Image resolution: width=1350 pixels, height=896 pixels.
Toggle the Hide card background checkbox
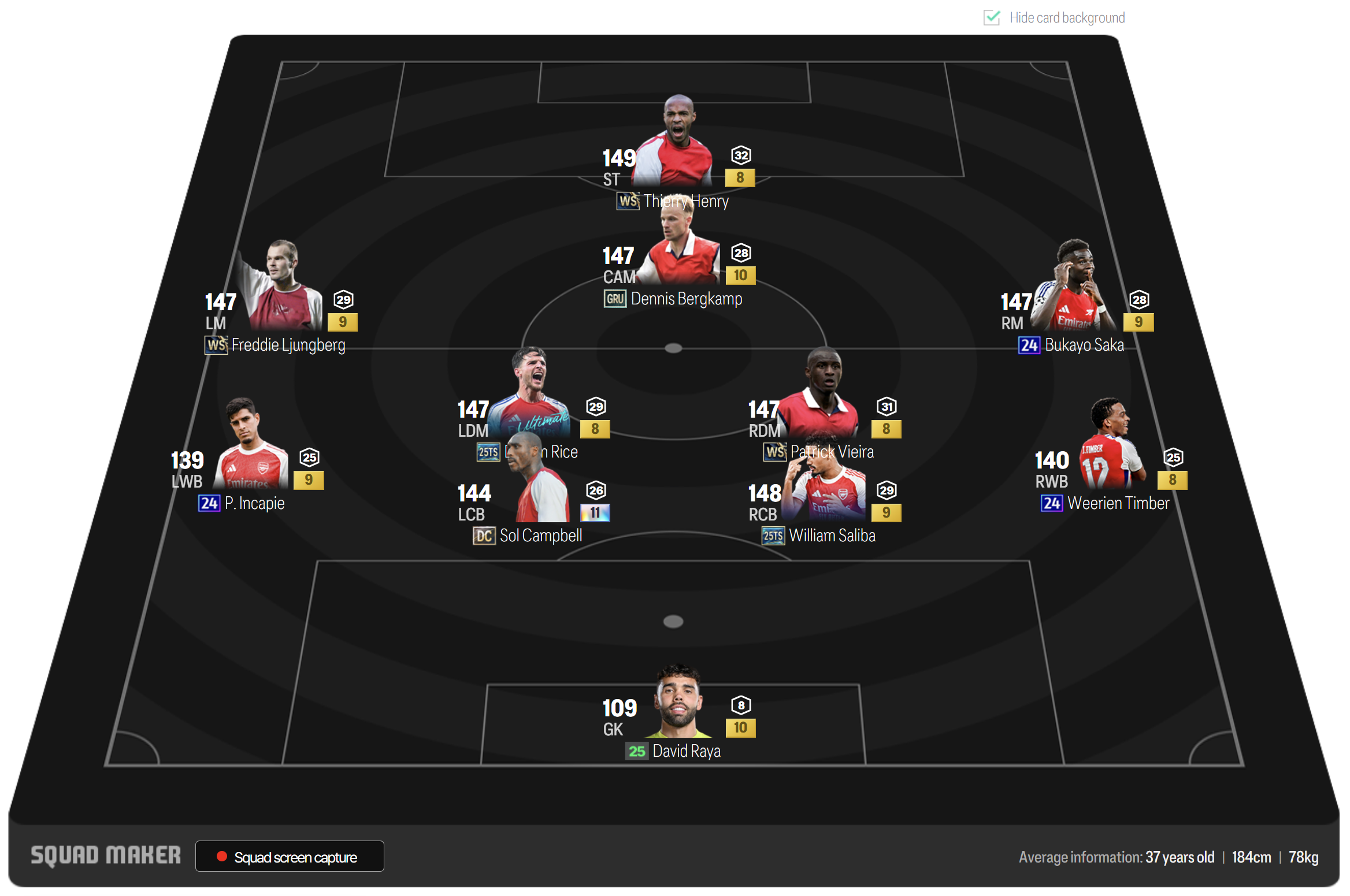pos(992,18)
